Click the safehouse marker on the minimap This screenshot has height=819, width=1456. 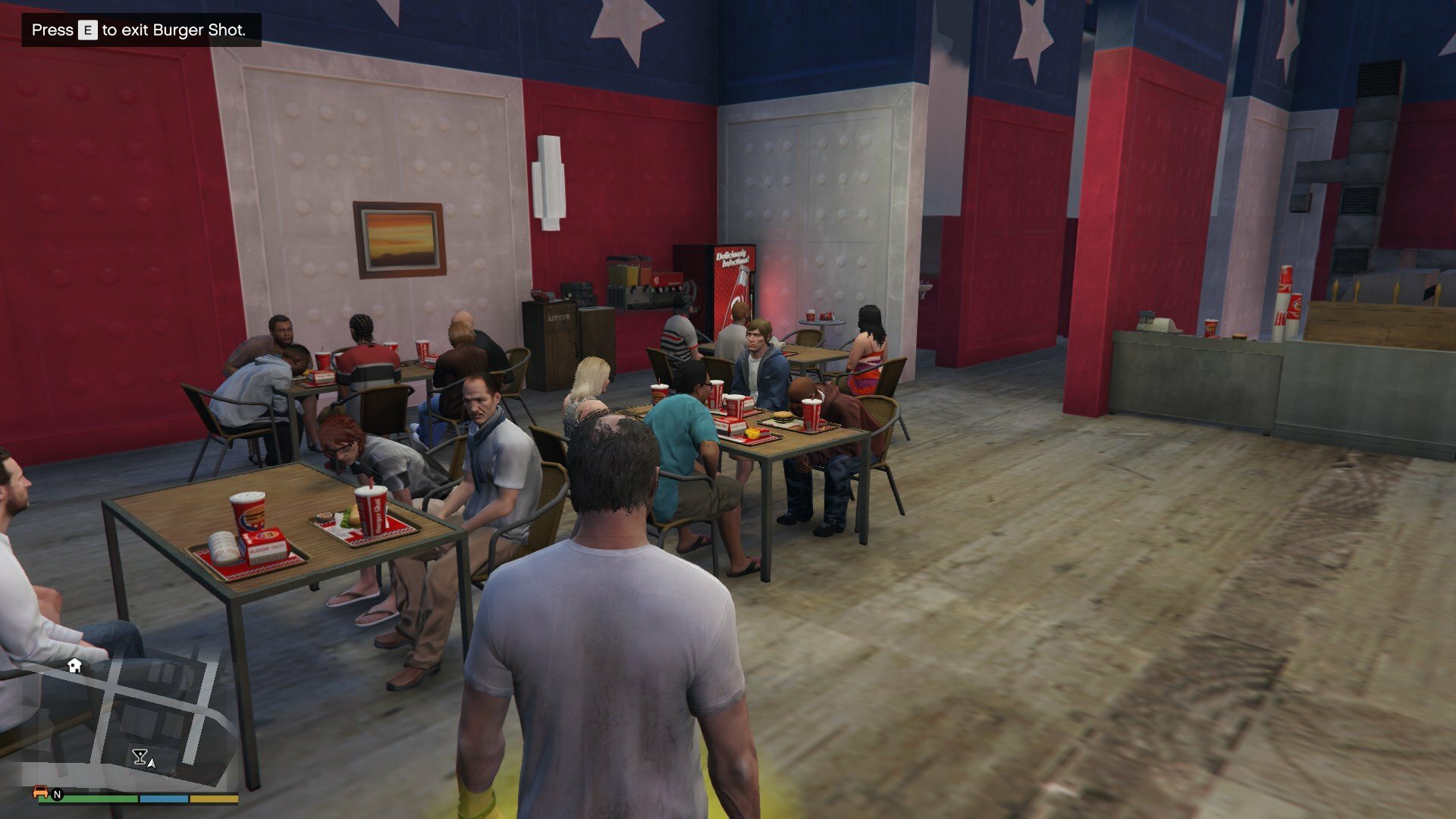point(74,665)
